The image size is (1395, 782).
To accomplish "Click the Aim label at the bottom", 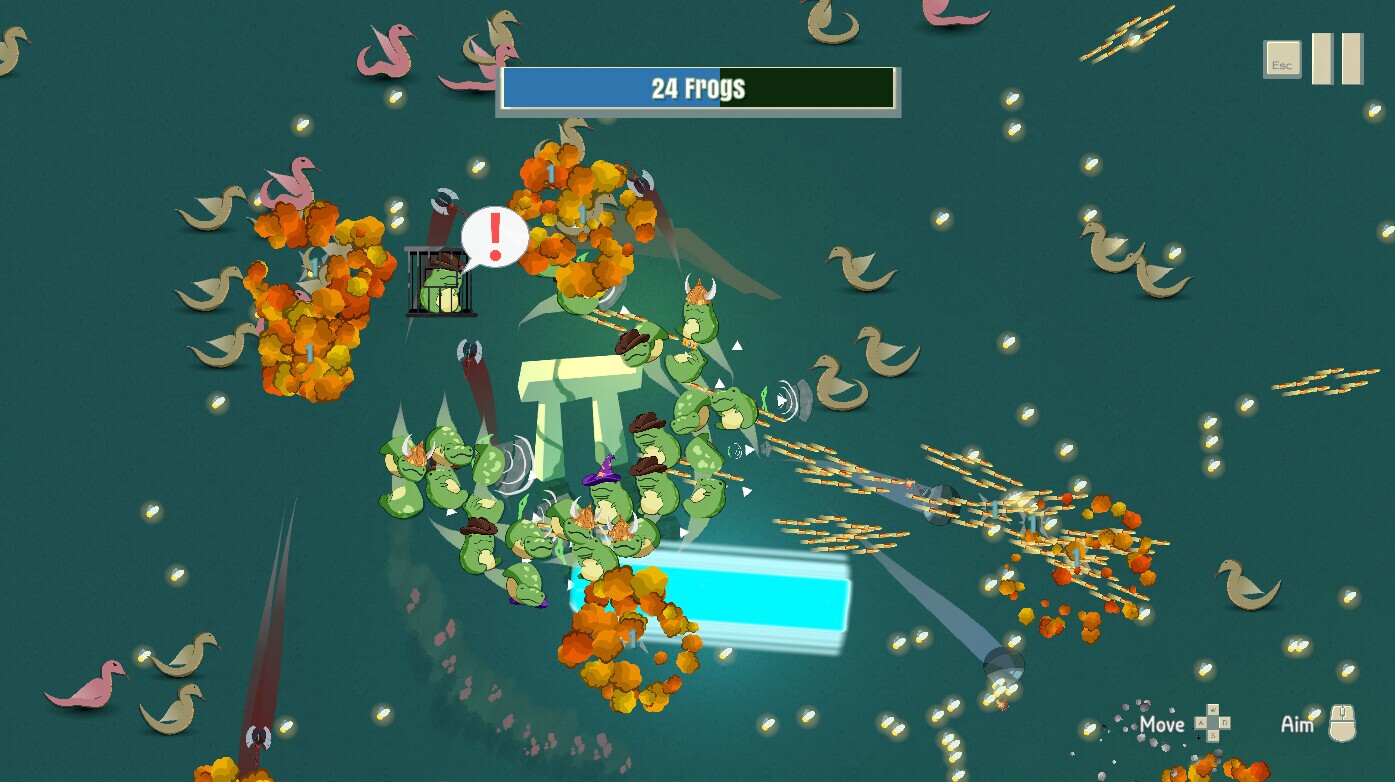I will 1296,724.
